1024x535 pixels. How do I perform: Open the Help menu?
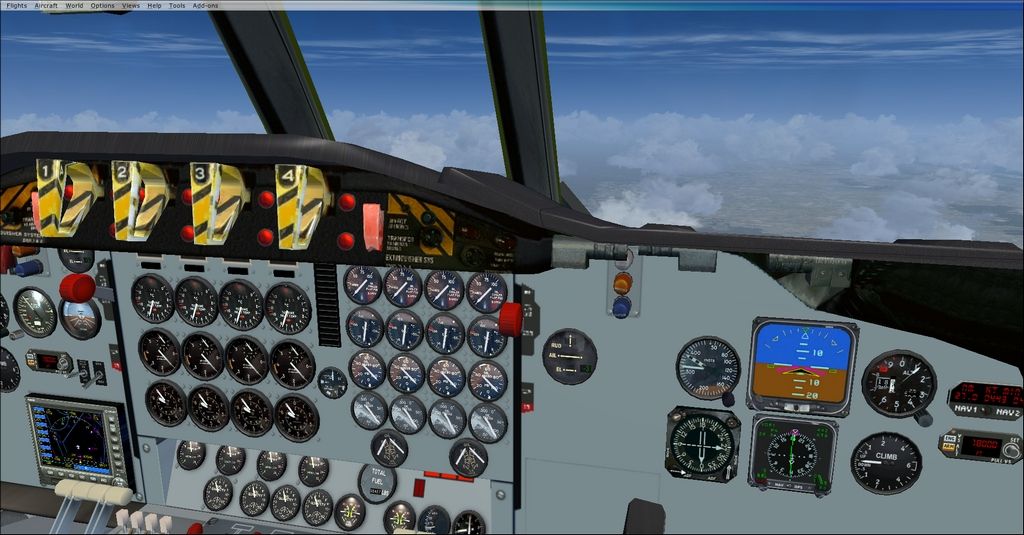point(154,6)
